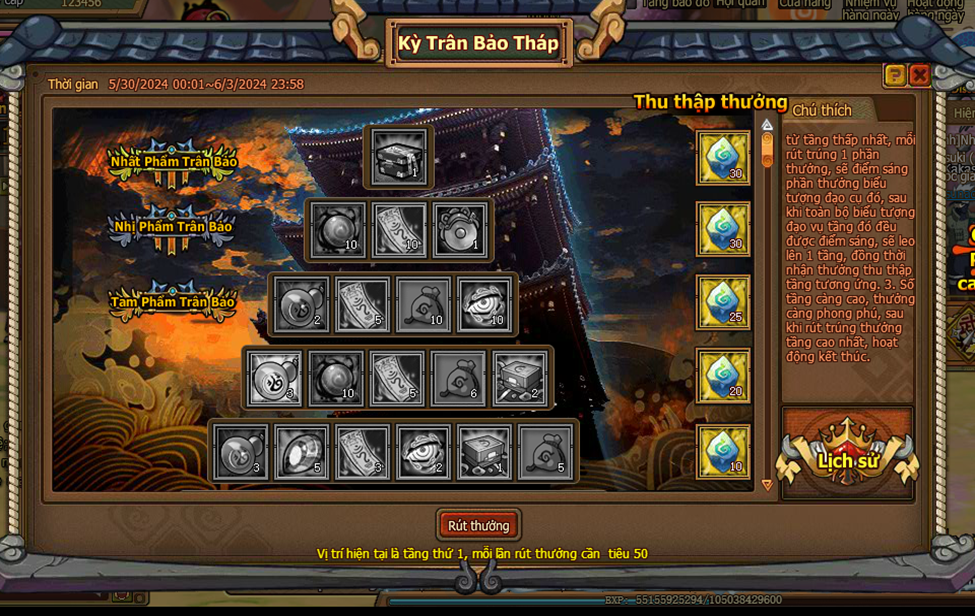Click the Rút thưởng draw button

(478, 525)
